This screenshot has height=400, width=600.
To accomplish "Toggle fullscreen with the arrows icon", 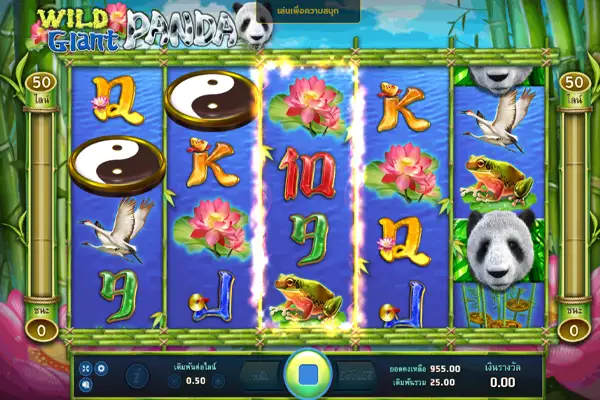I will point(86,368).
